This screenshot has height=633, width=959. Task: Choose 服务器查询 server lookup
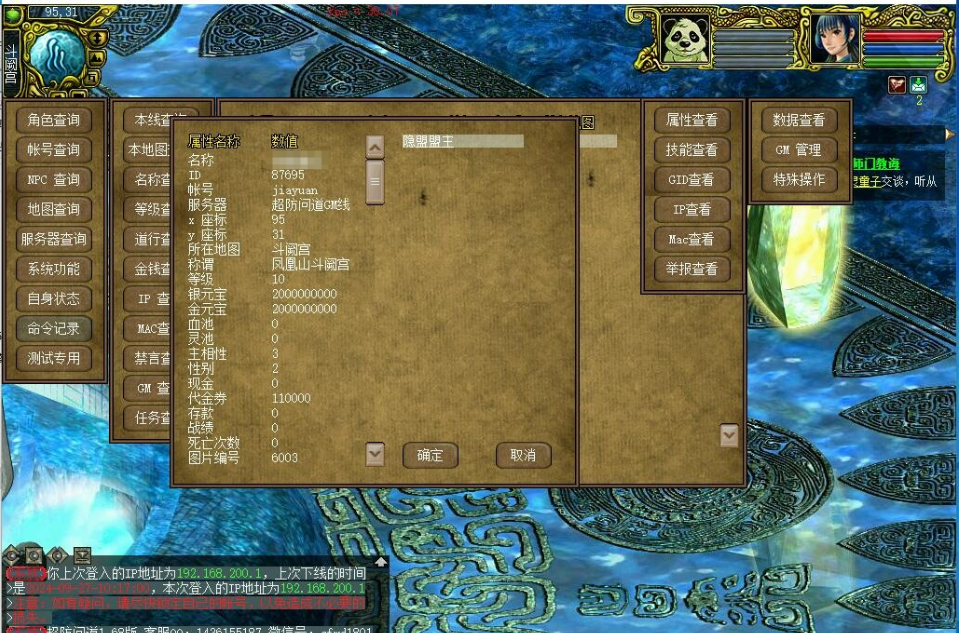[x=54, y=239]
